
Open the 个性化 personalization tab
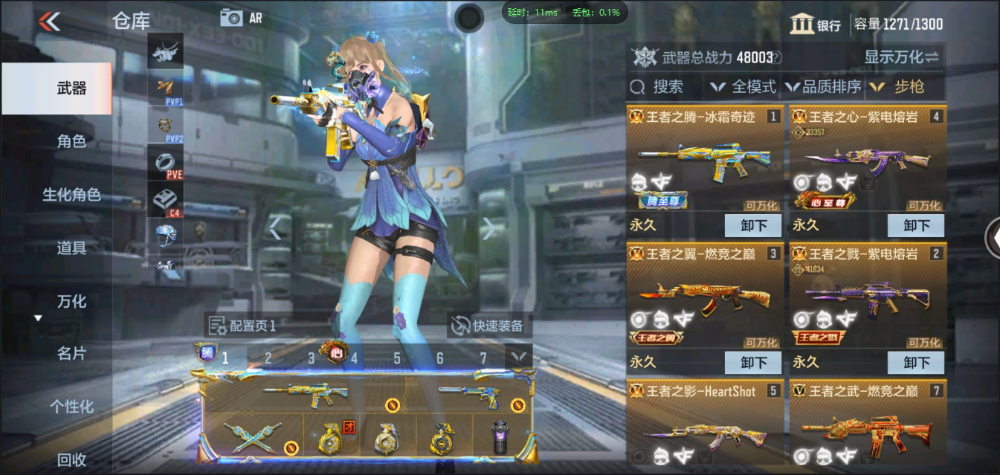[70, 406]
